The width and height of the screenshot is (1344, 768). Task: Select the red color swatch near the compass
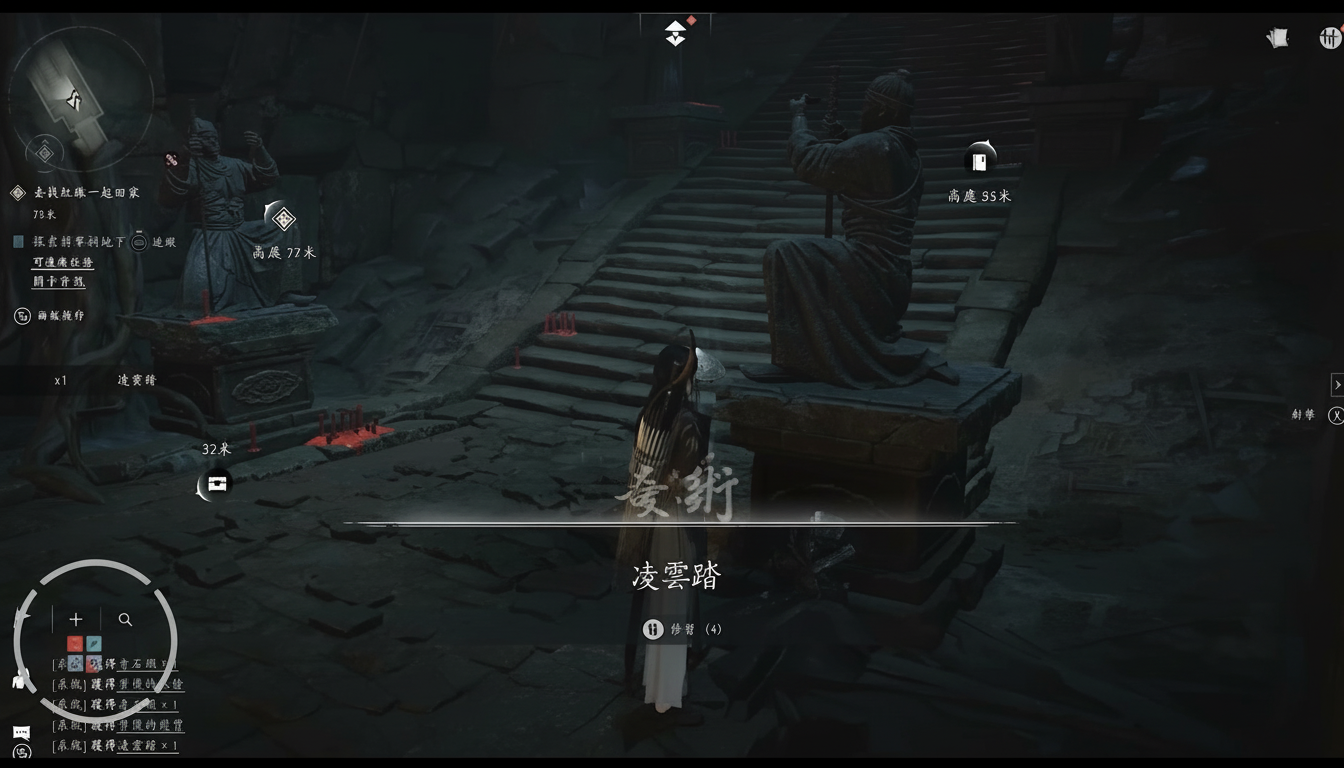coord(74,643)
